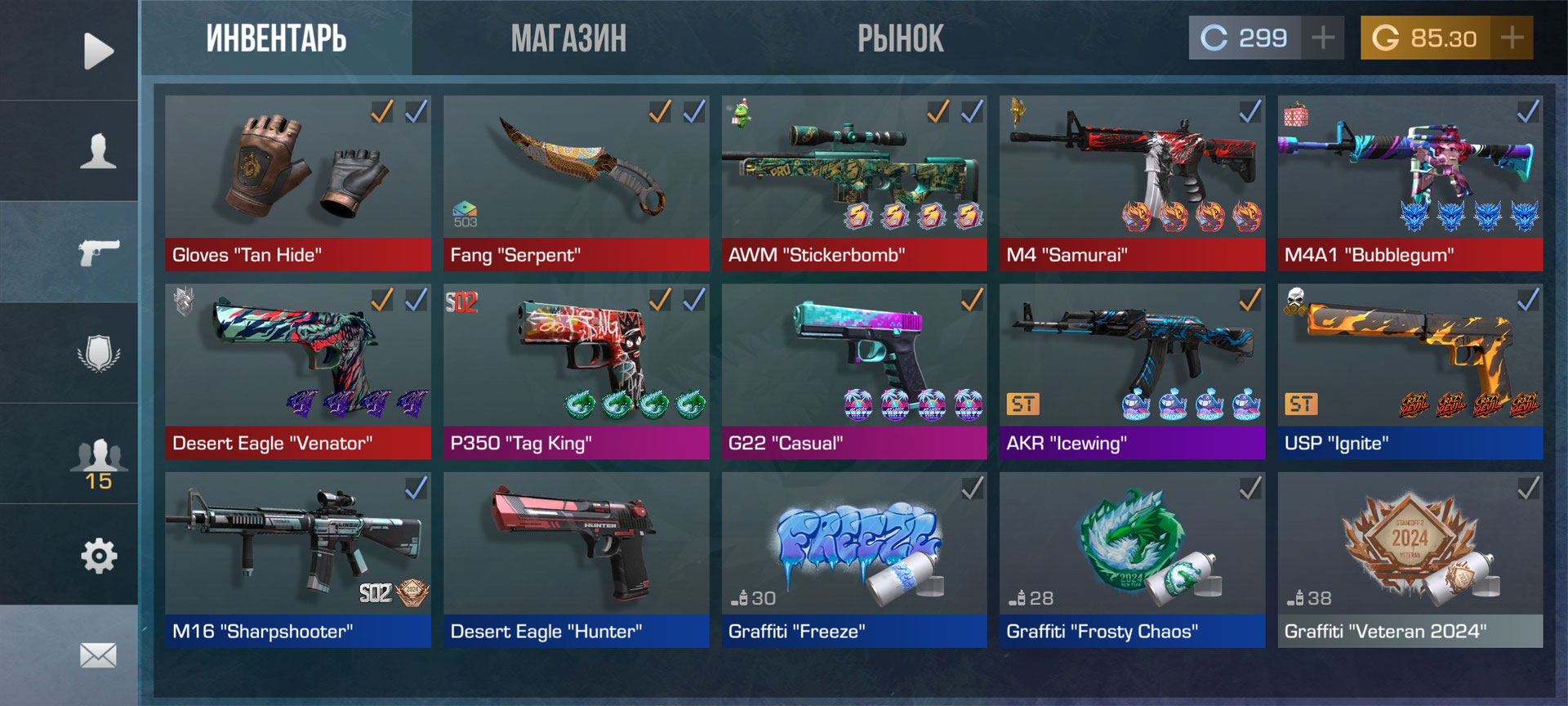The image size is (1568, 706).
Task: Open the settings gear icon
Action: (x=99, y=556)
